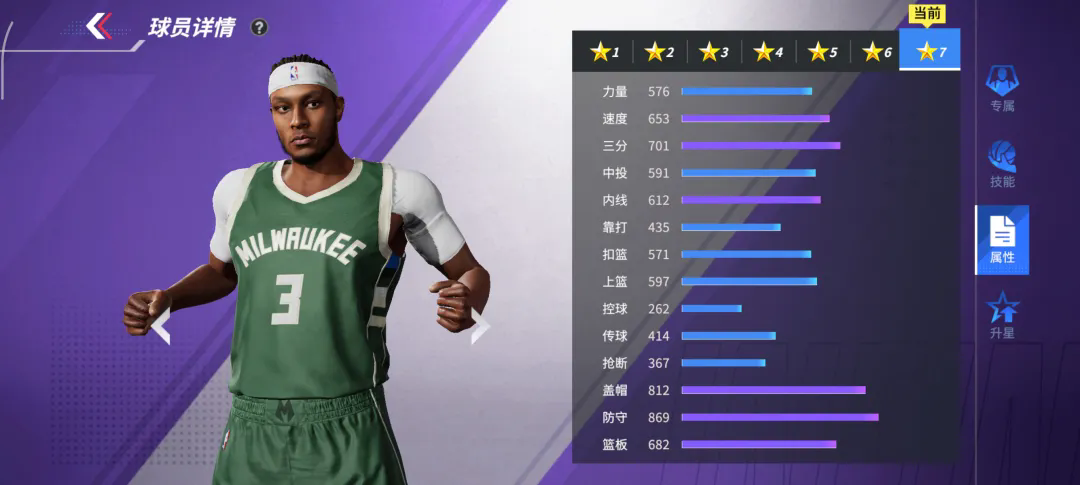Open the 6-star attributes tab
Viewport: 1080px width, 485px height.
(x=877, y=52)
